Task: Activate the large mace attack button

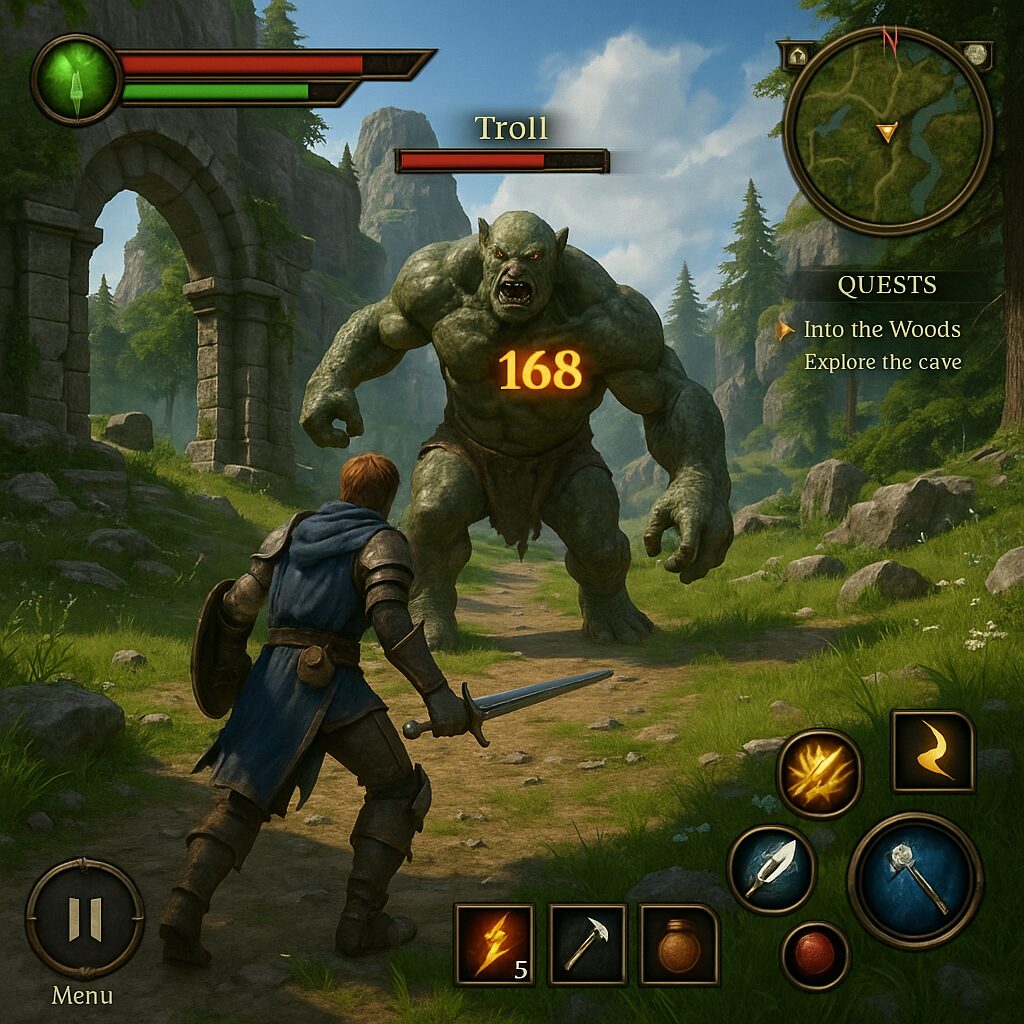Action: click(x=915, y=880)
